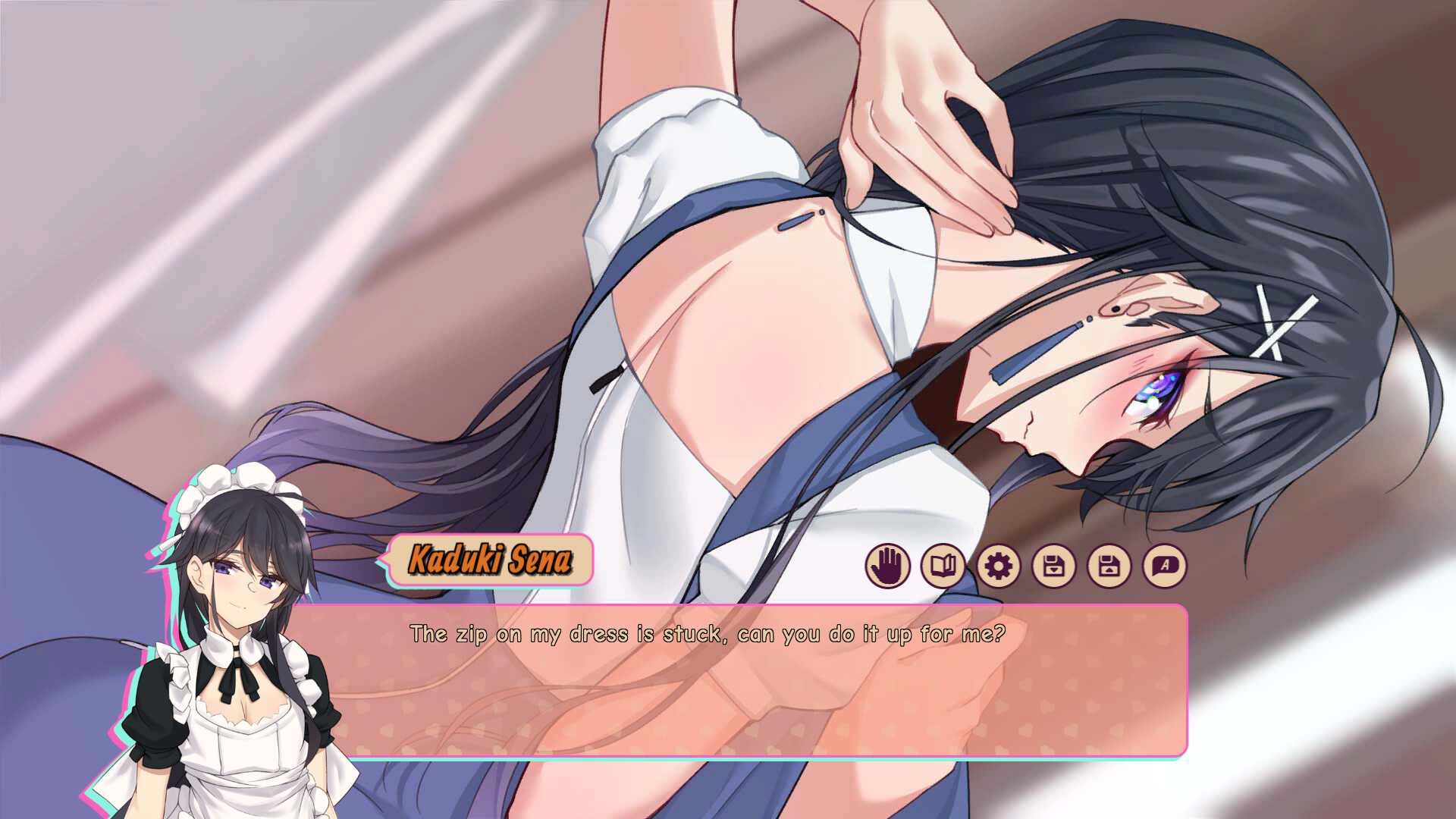This screenshot has width=1456, height=819.
Task: Open the preferences screen via the cogwheel
Action: pos(999,565)
